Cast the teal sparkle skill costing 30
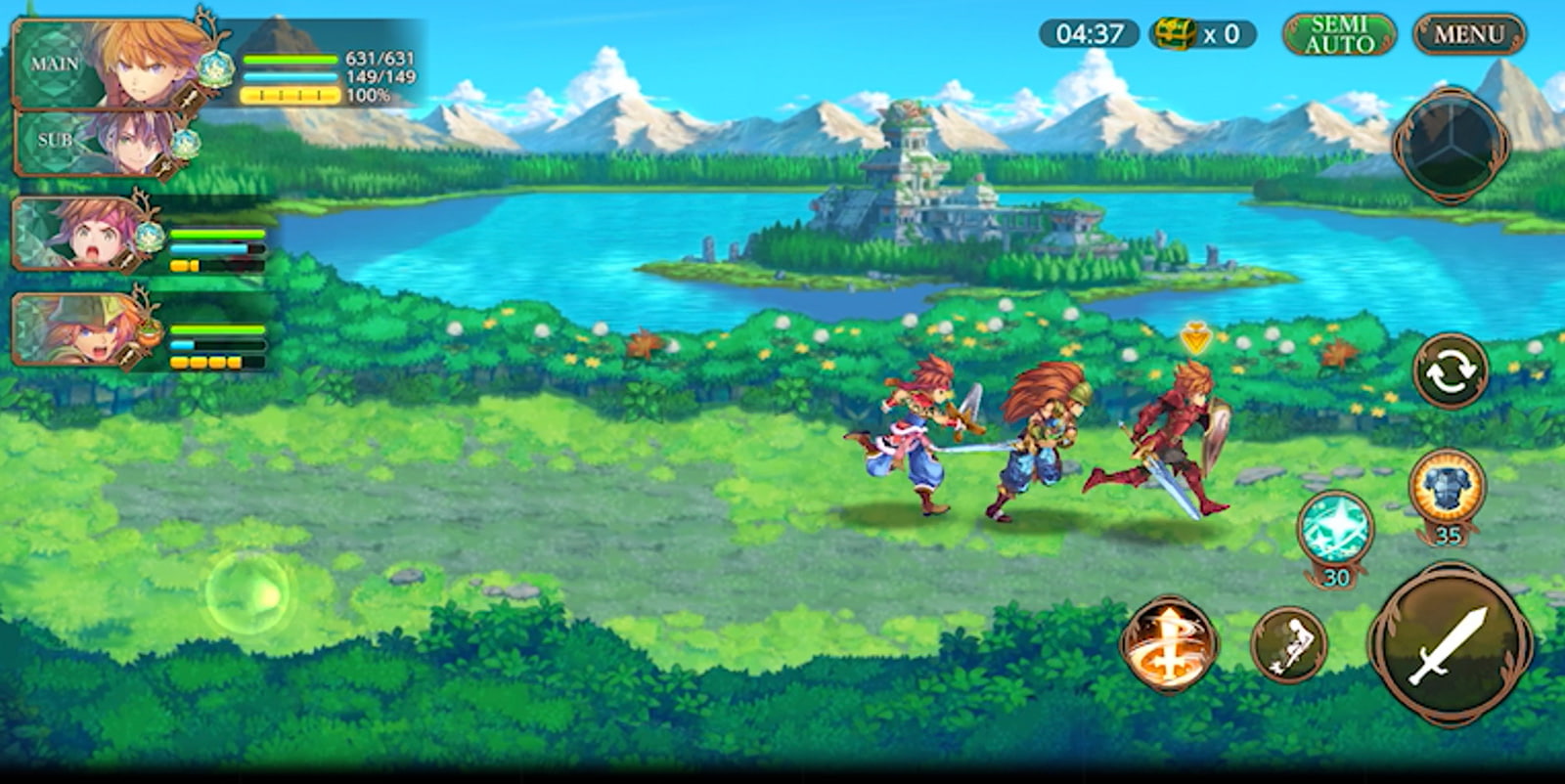This screenshot has height=784, width=1565. (x=1335, y=529)
